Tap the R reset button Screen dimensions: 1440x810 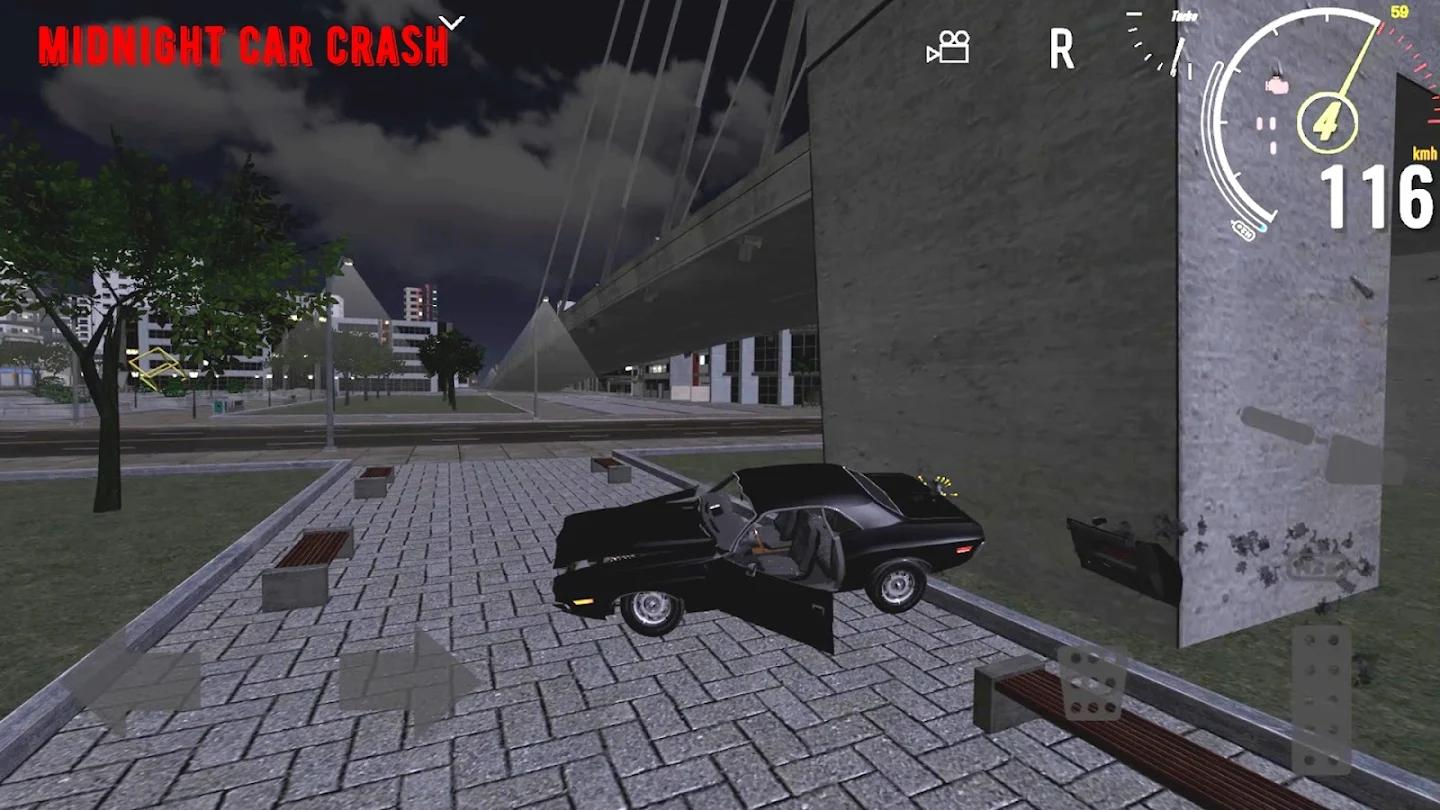pyautogui.click(x=1061, y=48)
